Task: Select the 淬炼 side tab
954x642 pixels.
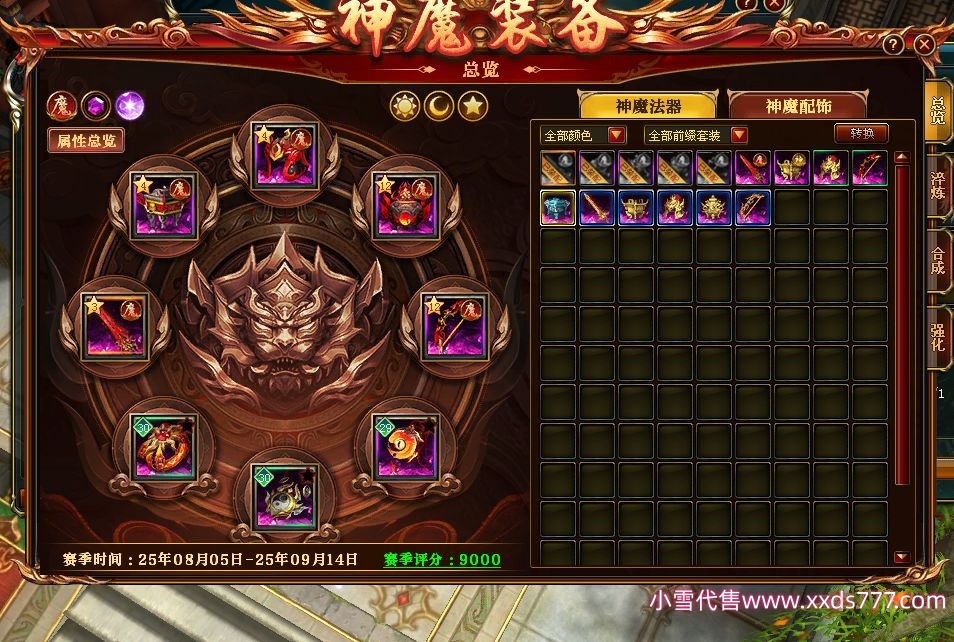Action: (939, 187)
